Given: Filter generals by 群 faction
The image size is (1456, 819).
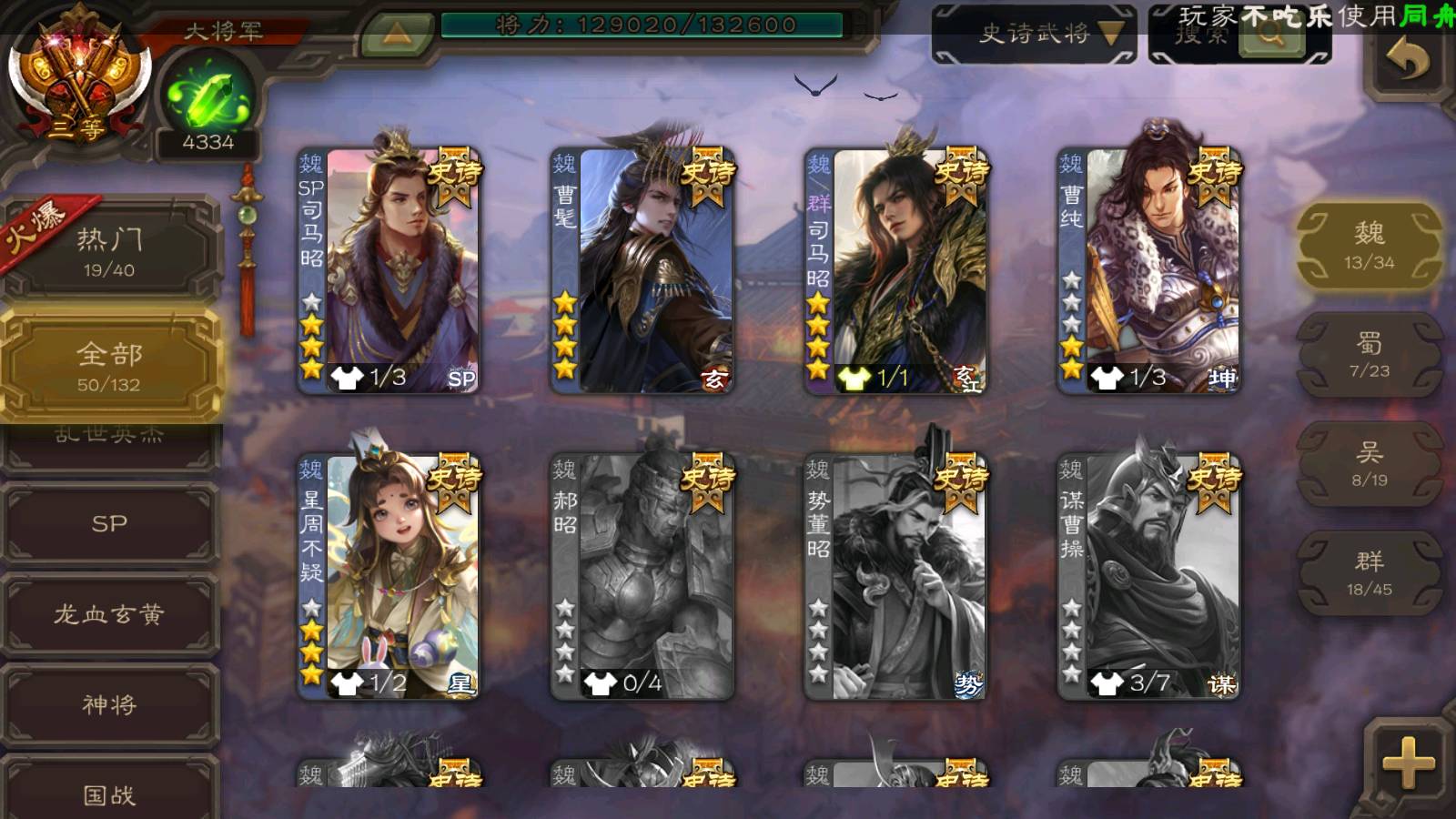Looking at the screenshot, I should [x=1369, y=573].
